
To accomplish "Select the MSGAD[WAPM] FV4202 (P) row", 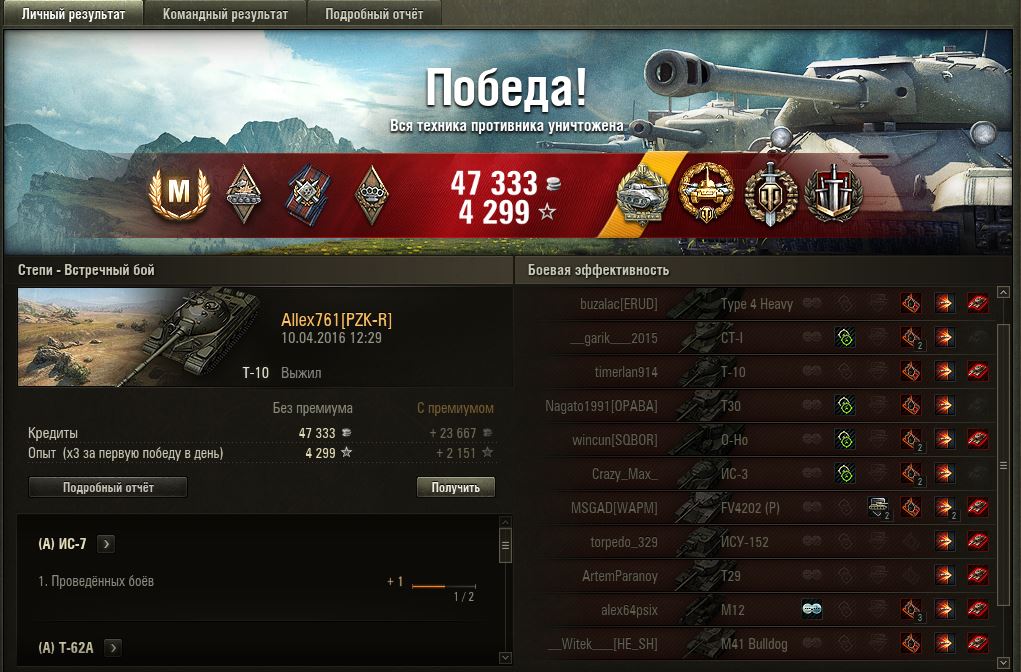I will click(x=700, y=508).
